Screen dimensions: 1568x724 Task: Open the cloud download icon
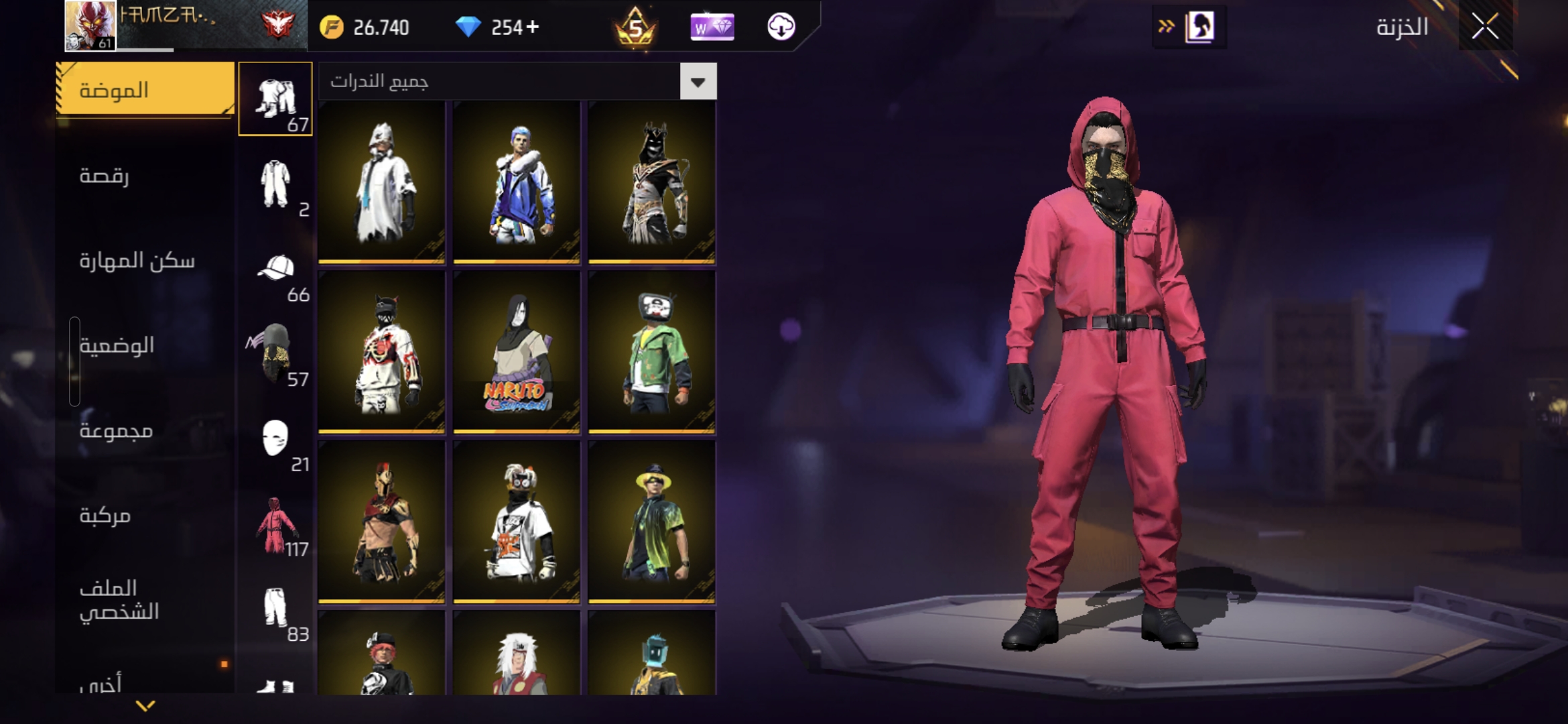781,27
